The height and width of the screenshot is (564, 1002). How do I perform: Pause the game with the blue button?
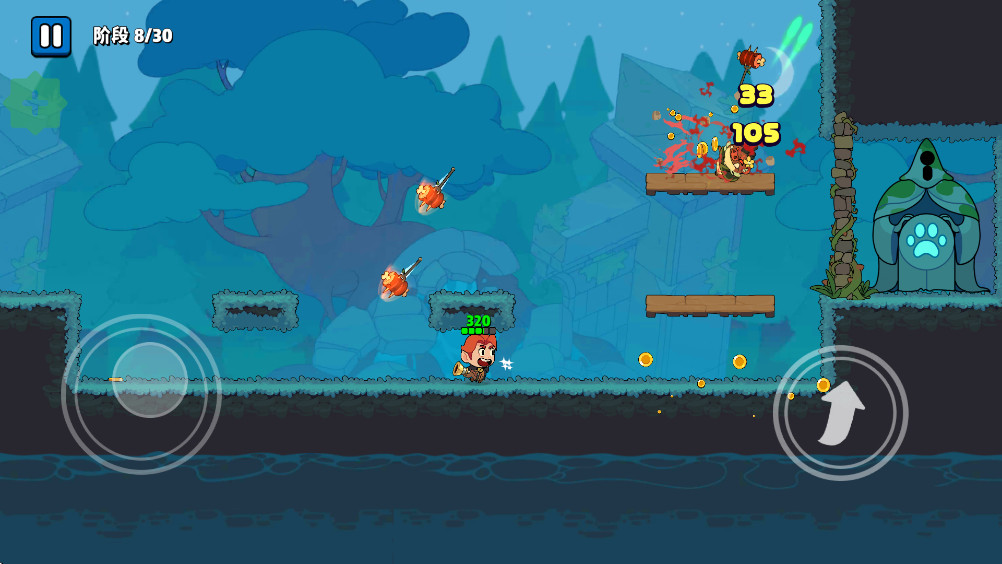click(50, 36)
